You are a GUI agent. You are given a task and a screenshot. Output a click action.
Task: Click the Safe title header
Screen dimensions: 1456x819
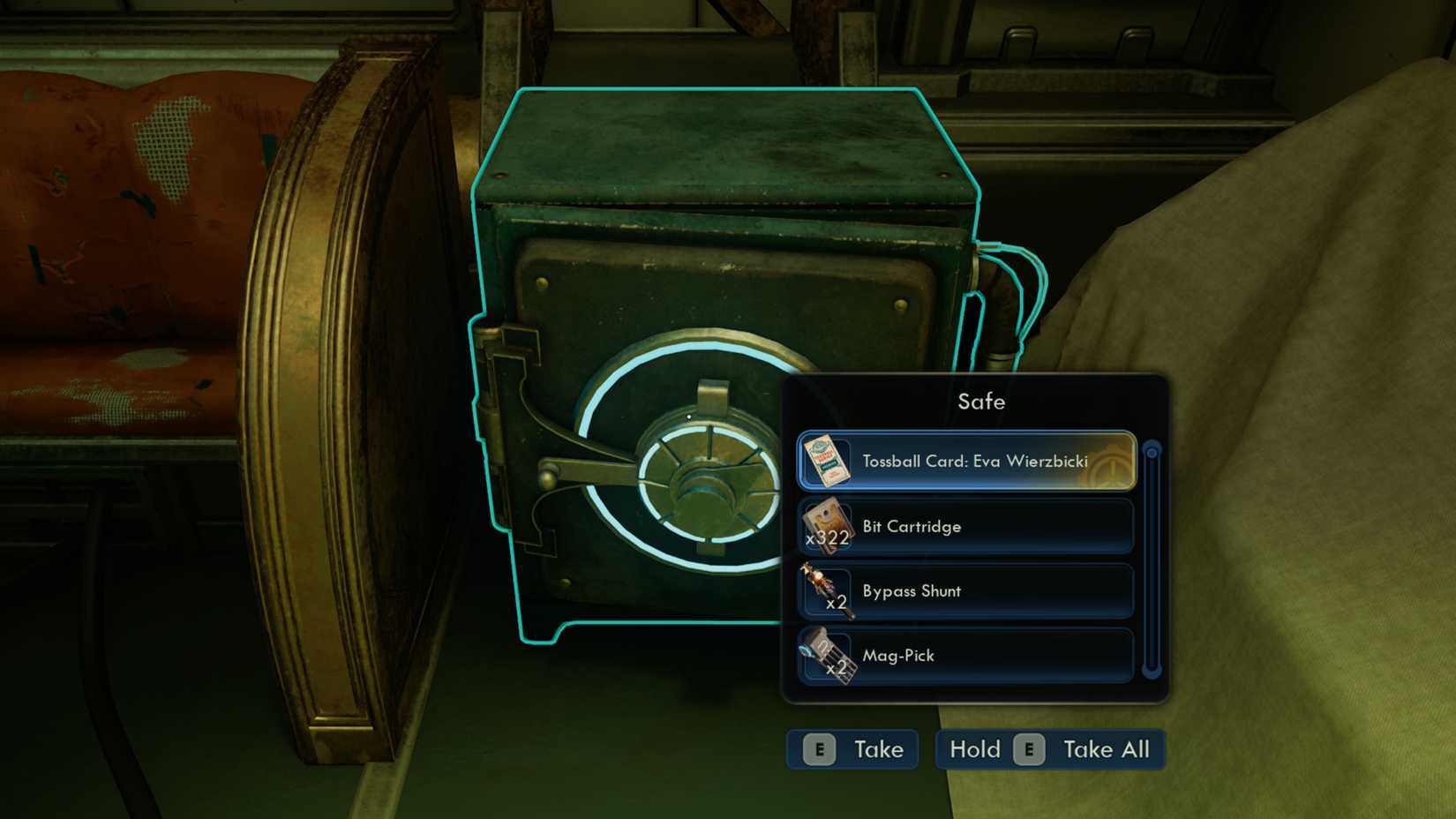click(x=979, y=402)
